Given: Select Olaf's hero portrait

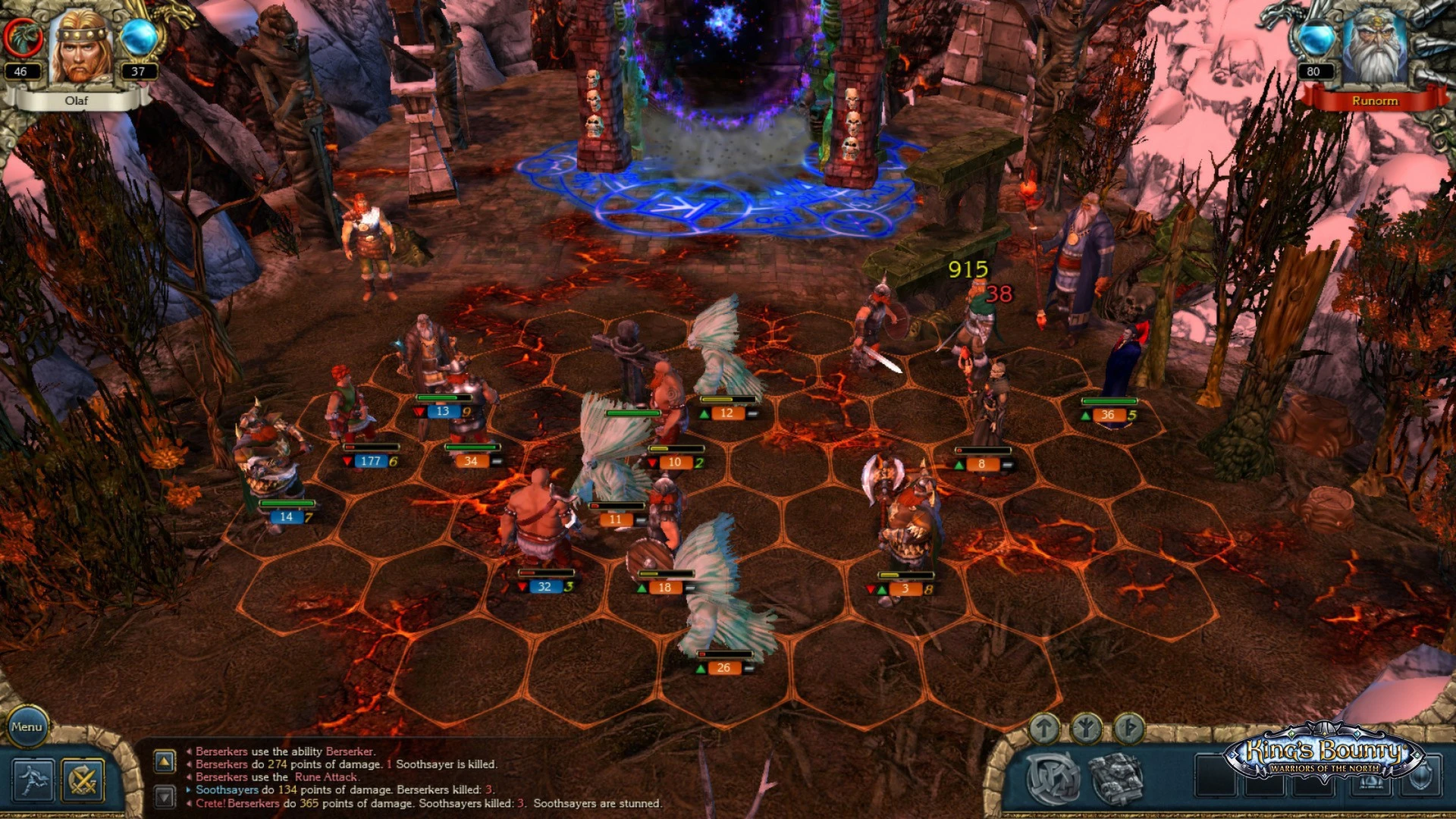Looking at the screenshot, I should 80,47.
